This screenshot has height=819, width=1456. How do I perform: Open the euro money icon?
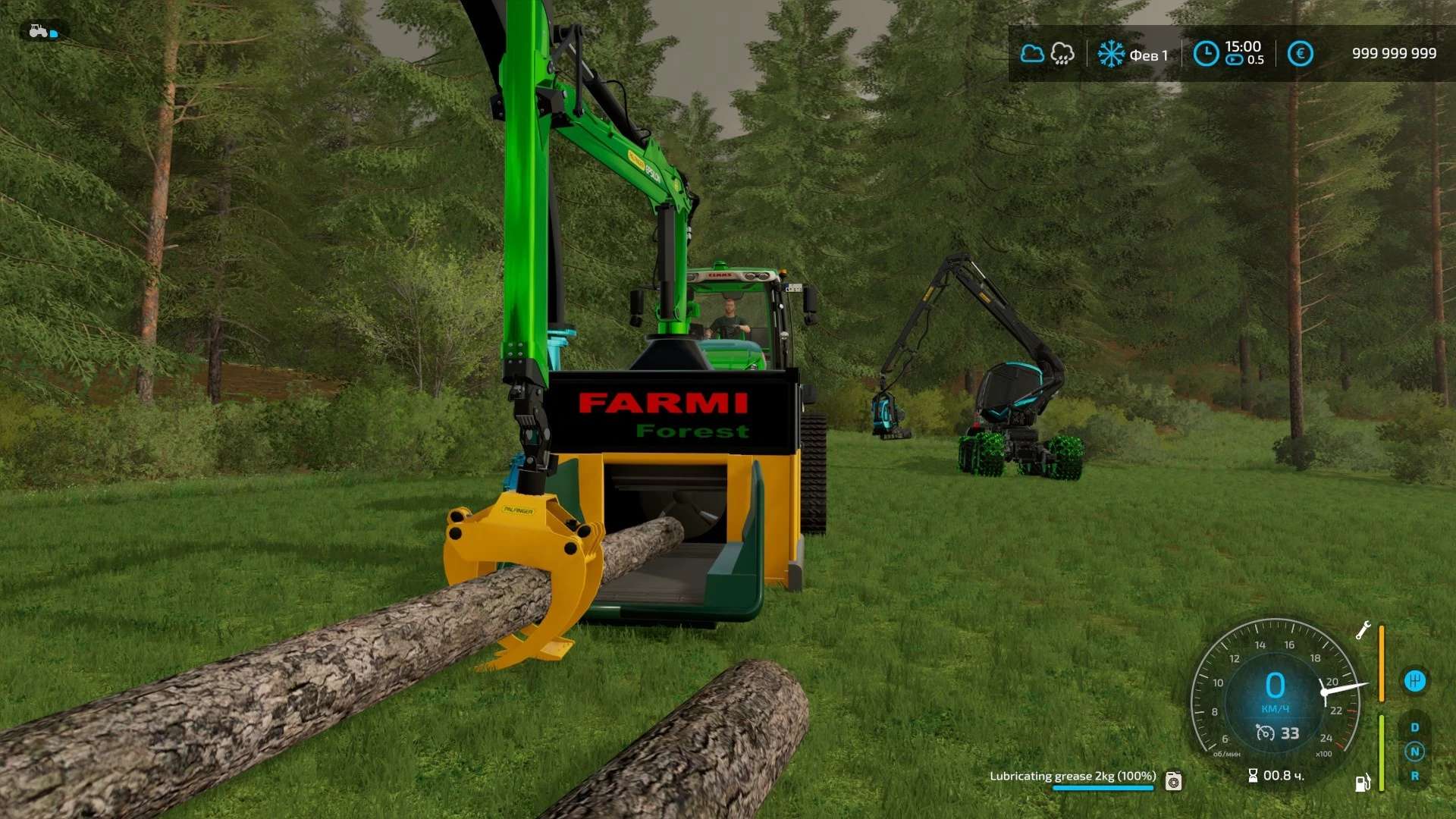coord(1301,54)
